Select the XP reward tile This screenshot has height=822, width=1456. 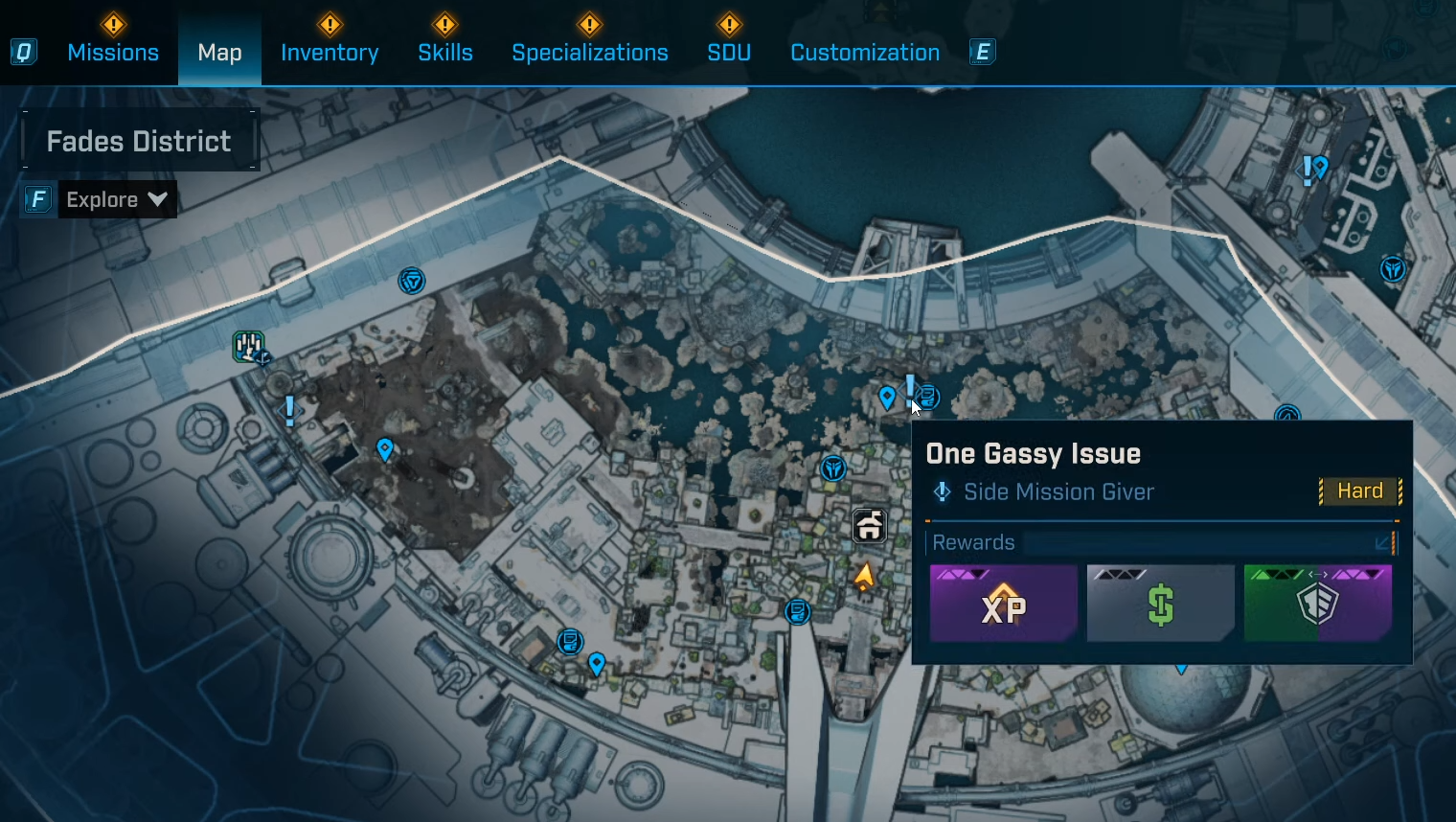click(x=1004, y=604)
